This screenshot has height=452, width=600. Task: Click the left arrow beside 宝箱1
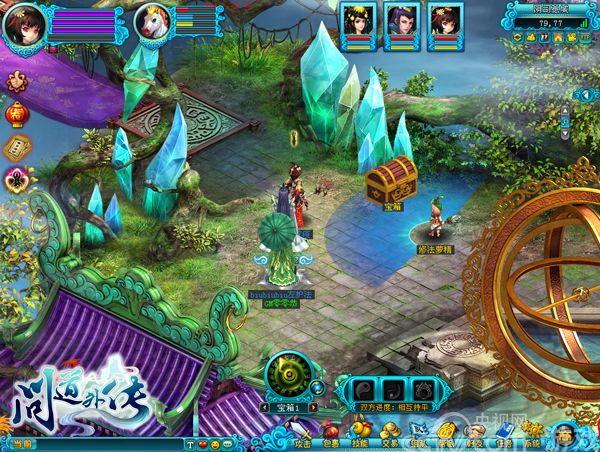(264, 408)
